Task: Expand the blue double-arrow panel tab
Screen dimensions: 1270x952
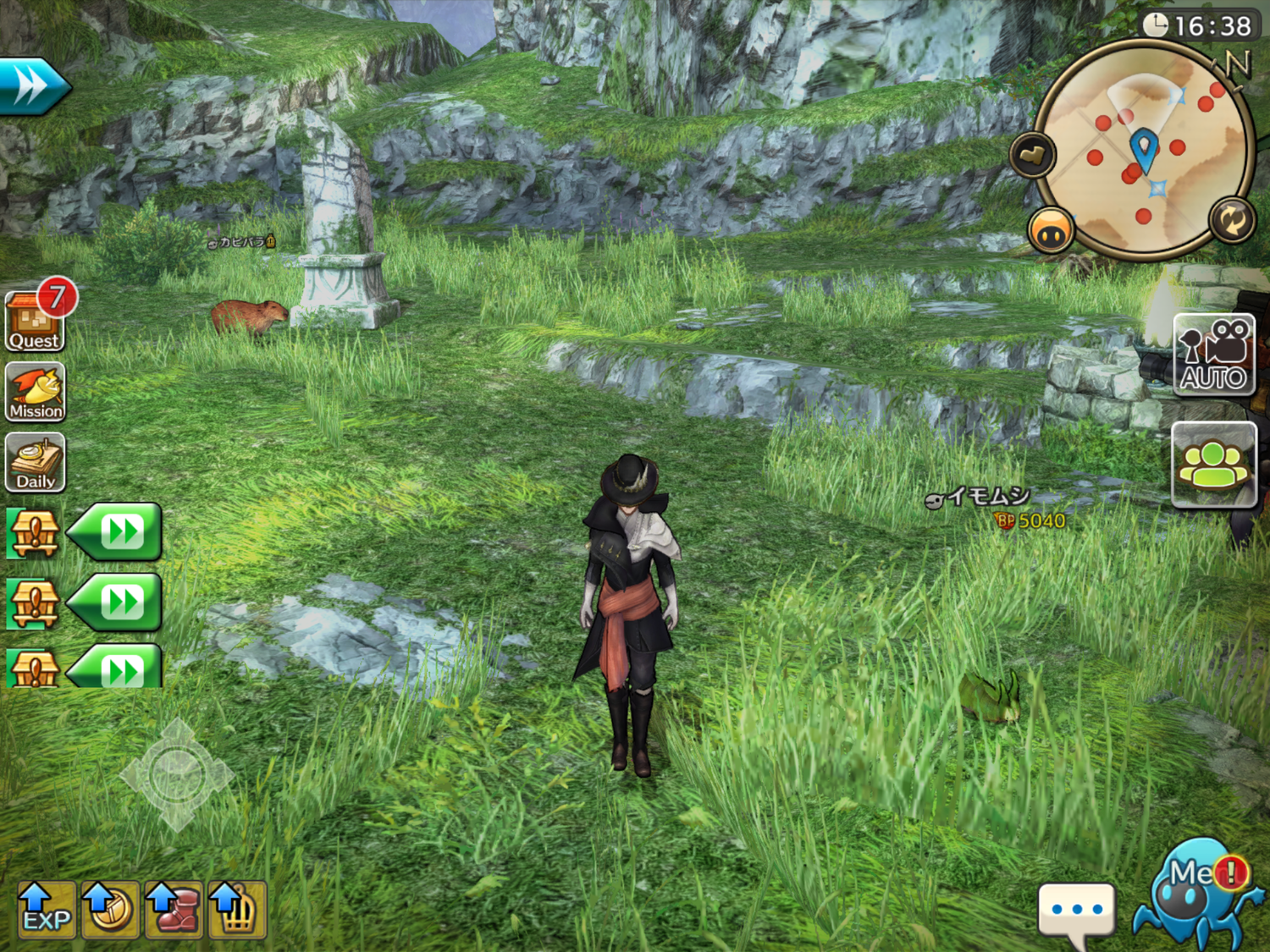Action: (x=32, y=86)
